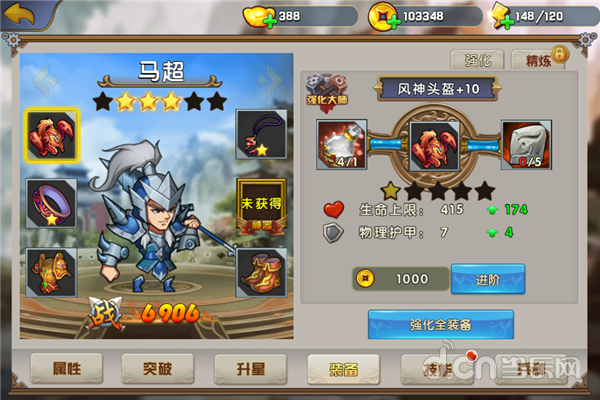Select the golden armor equipment slot
This screenshot has height=400, width=600.
(x=45, y=271)
